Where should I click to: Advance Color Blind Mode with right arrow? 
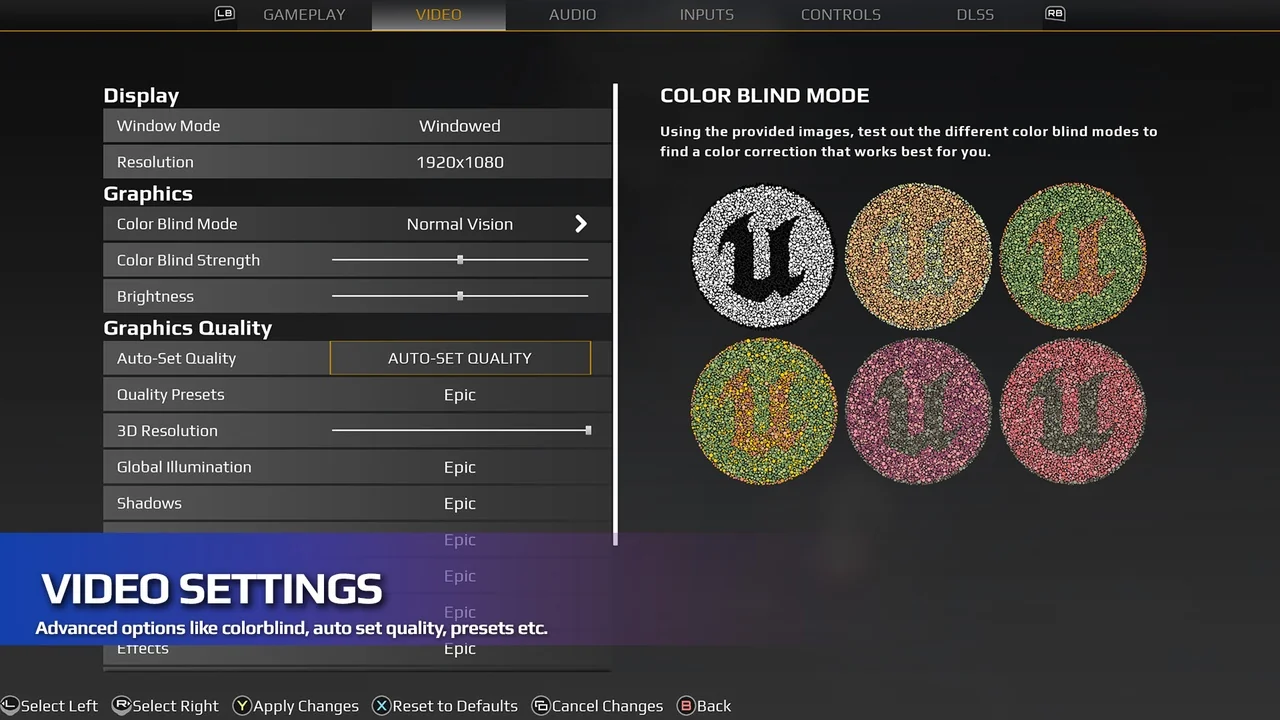[x=581, y=224]
